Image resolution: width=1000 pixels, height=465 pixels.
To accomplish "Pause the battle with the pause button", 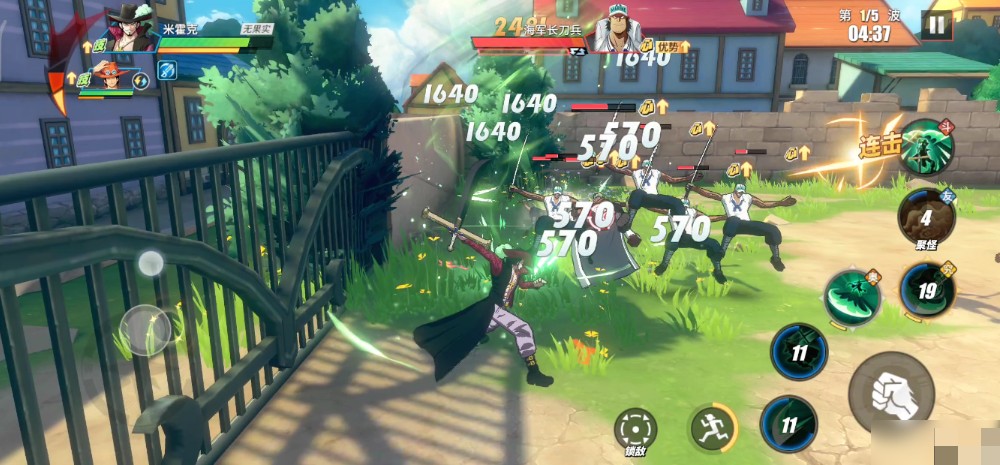I will point(936,25).
